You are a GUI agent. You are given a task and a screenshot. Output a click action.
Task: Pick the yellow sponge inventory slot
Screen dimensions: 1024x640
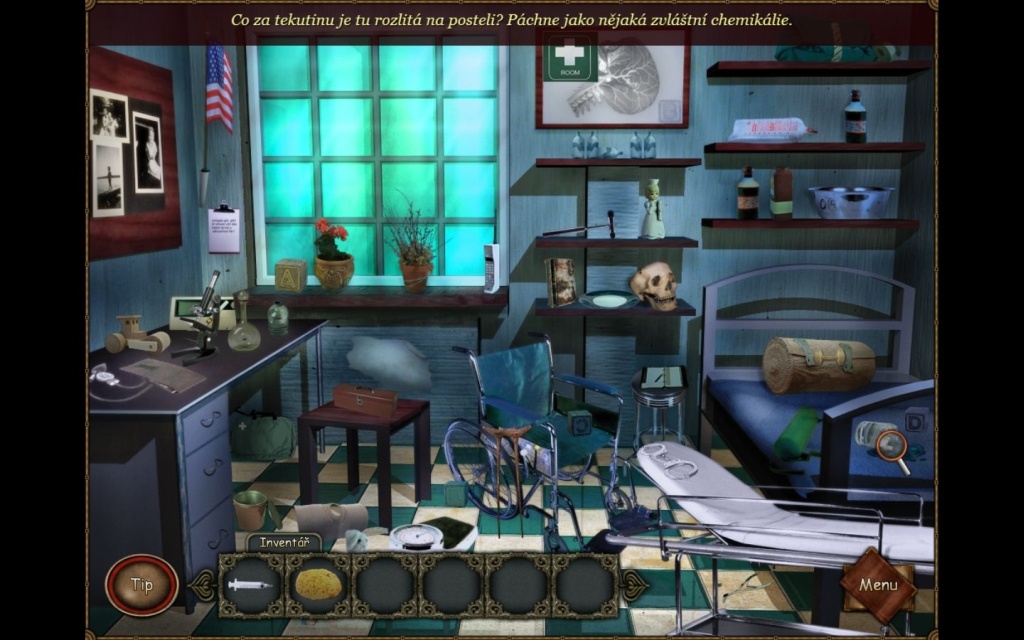318,585
